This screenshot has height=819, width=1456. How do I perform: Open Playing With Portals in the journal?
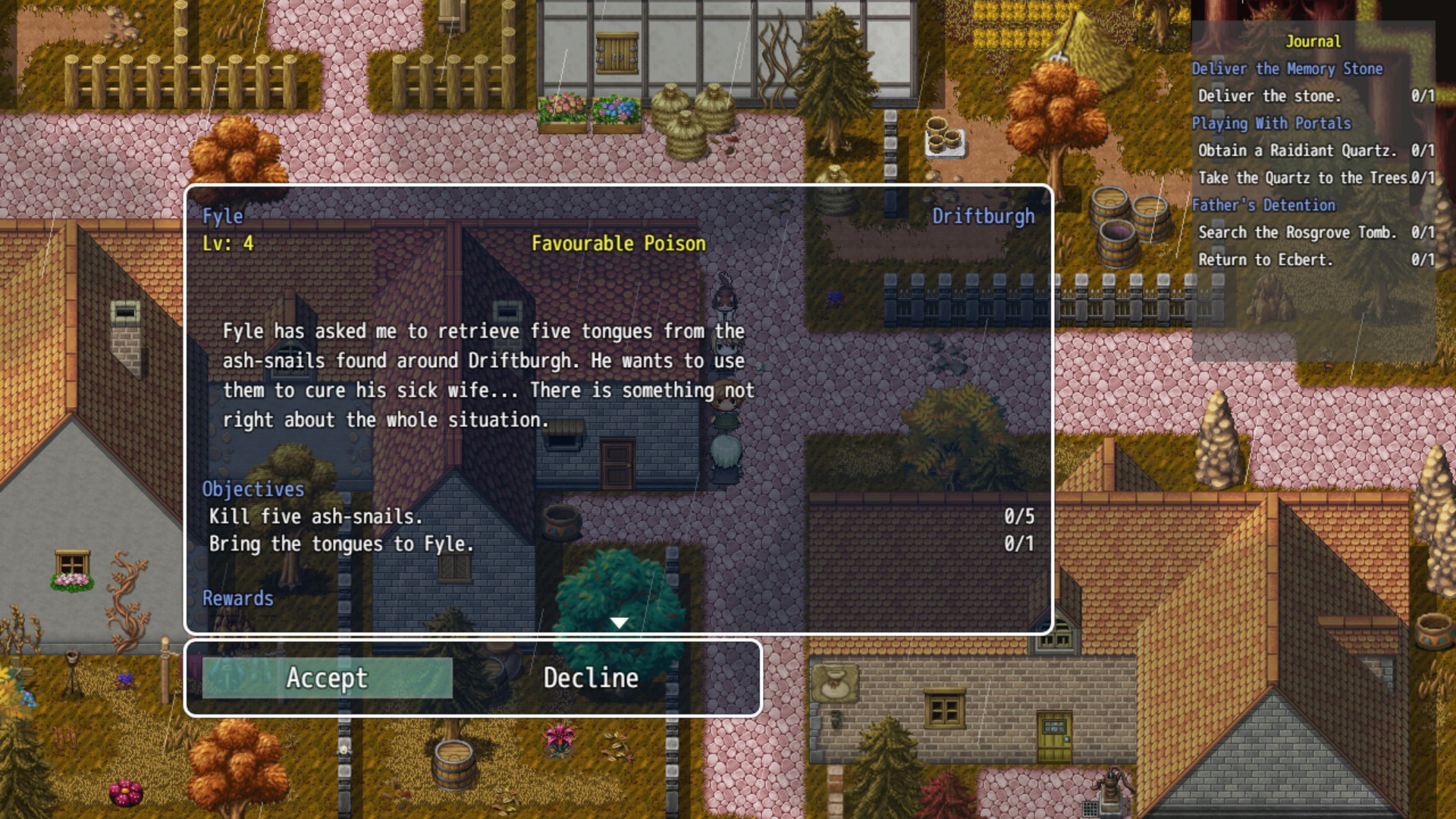tap(1271, 124)
